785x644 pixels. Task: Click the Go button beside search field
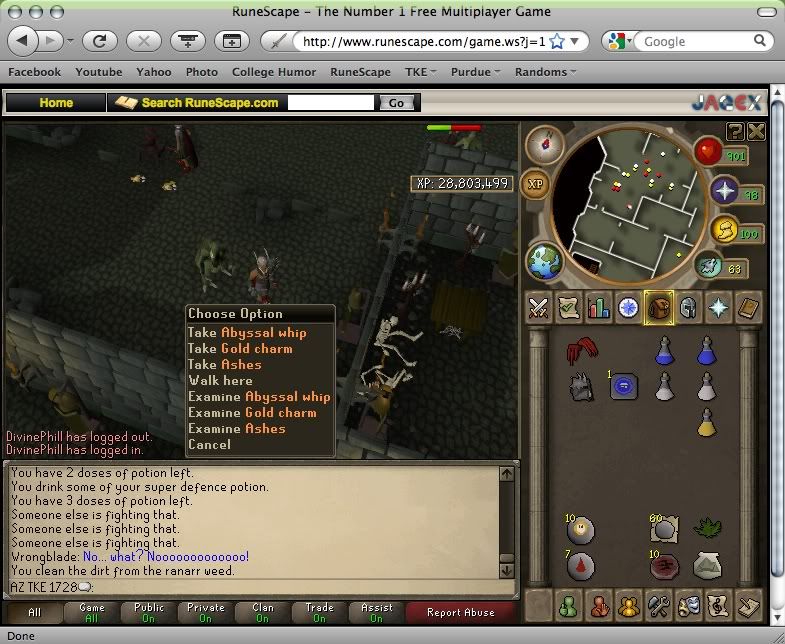pyautogui.click(x=396, y=103)
